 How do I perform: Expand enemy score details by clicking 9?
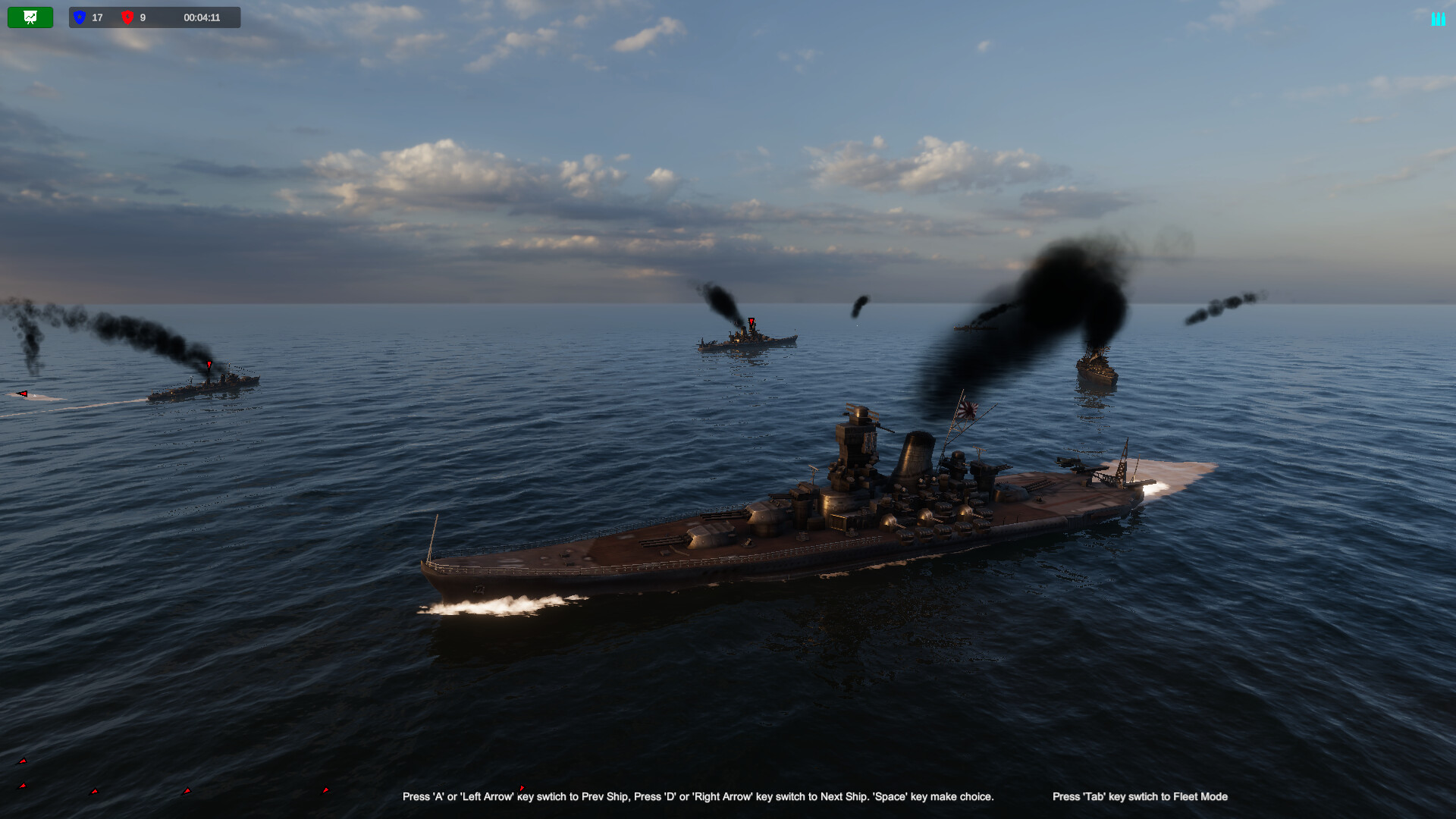click(x=143, y=17)
